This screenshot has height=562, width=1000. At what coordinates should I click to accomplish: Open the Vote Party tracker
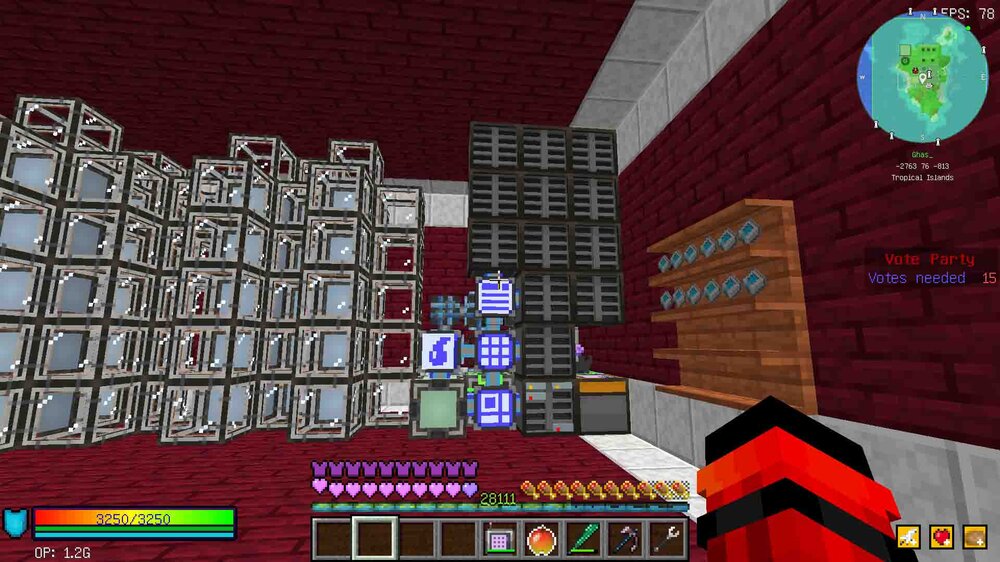click(x=930, y=269)
